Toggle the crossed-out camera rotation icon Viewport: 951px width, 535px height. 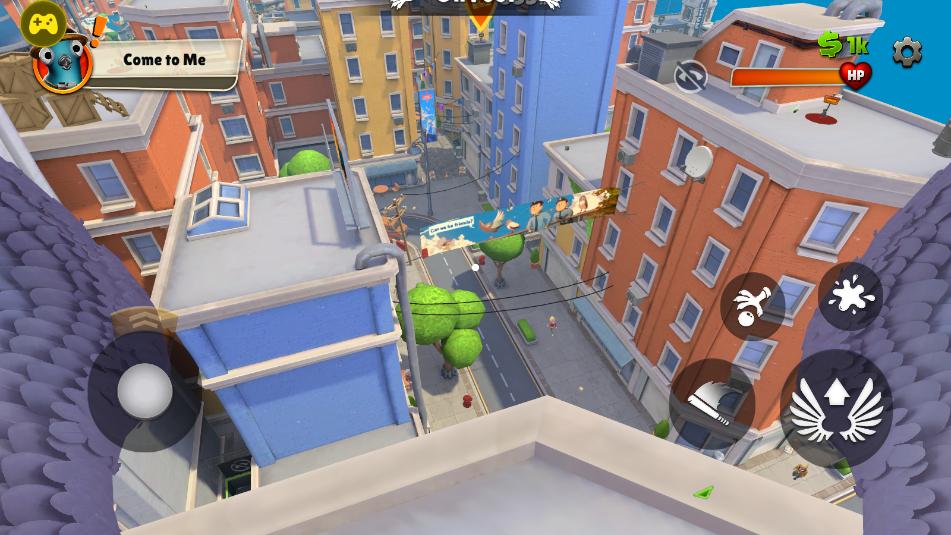pos(690,77)
